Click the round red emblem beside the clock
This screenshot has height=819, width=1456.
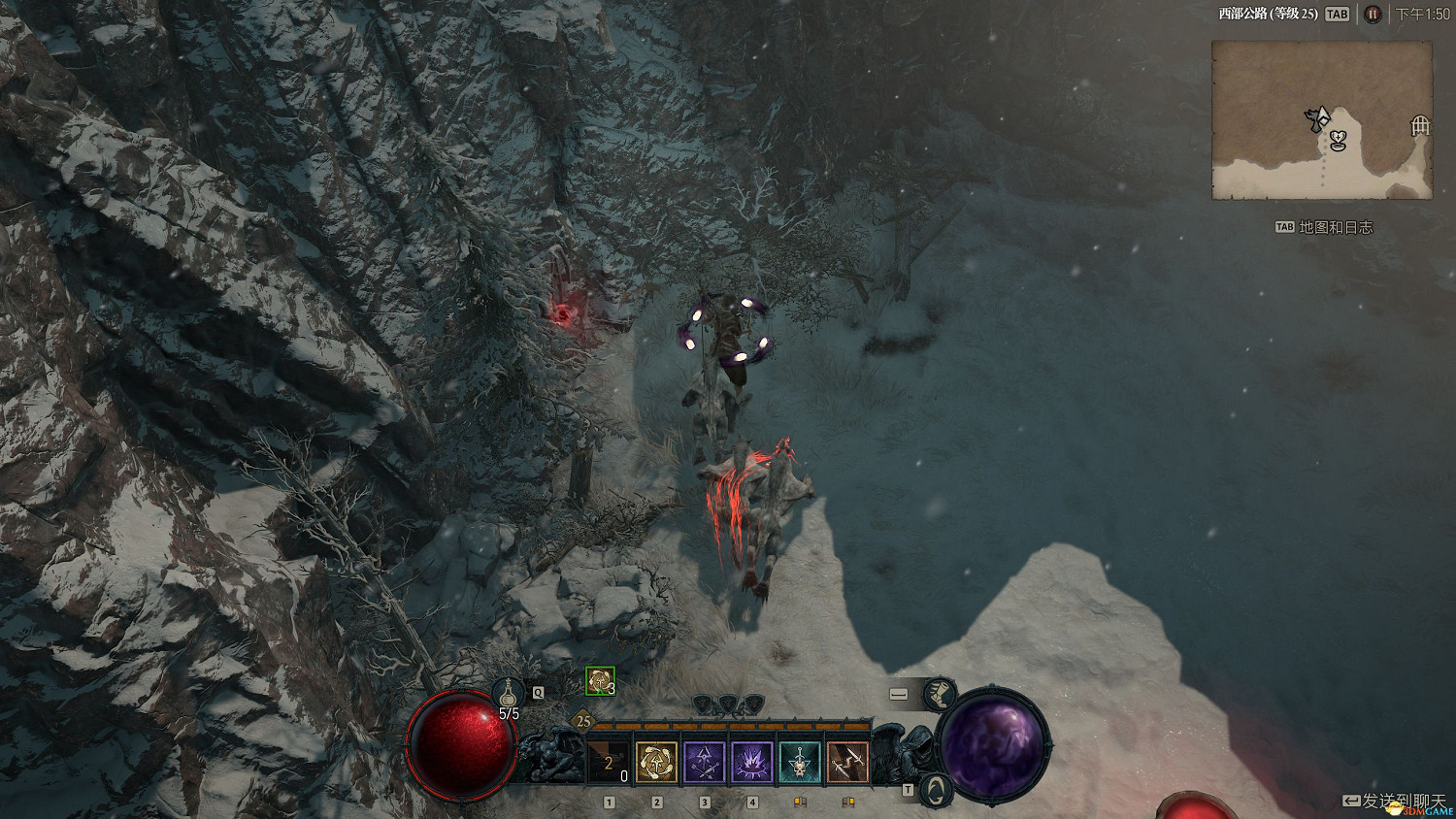pyautogui.click(x=1373, y=14)
